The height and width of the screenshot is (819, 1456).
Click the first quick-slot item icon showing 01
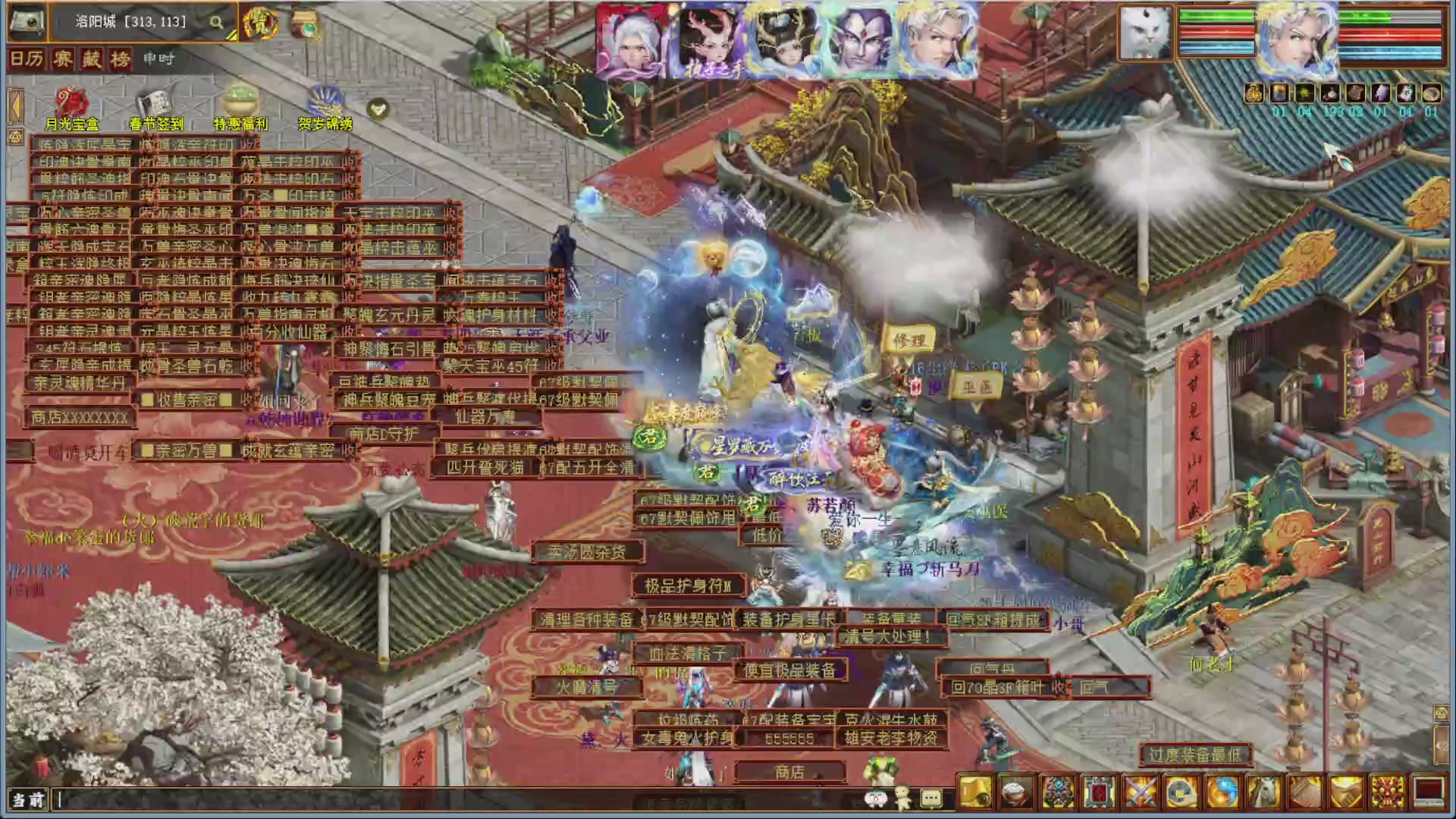click(x=1254, y=93)
